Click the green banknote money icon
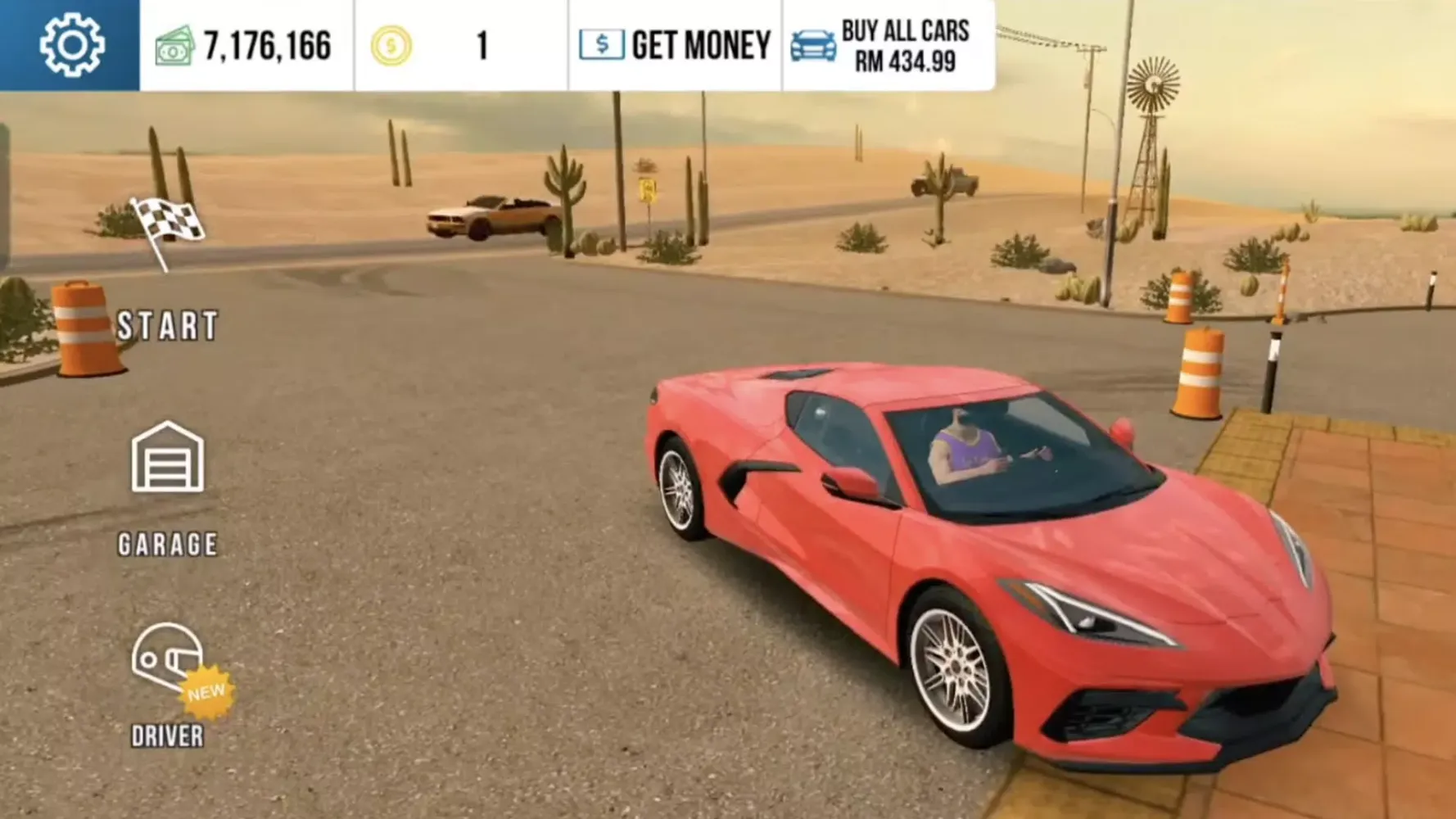Viewport: 1456px width, 819px height. [x=174, y=45]
